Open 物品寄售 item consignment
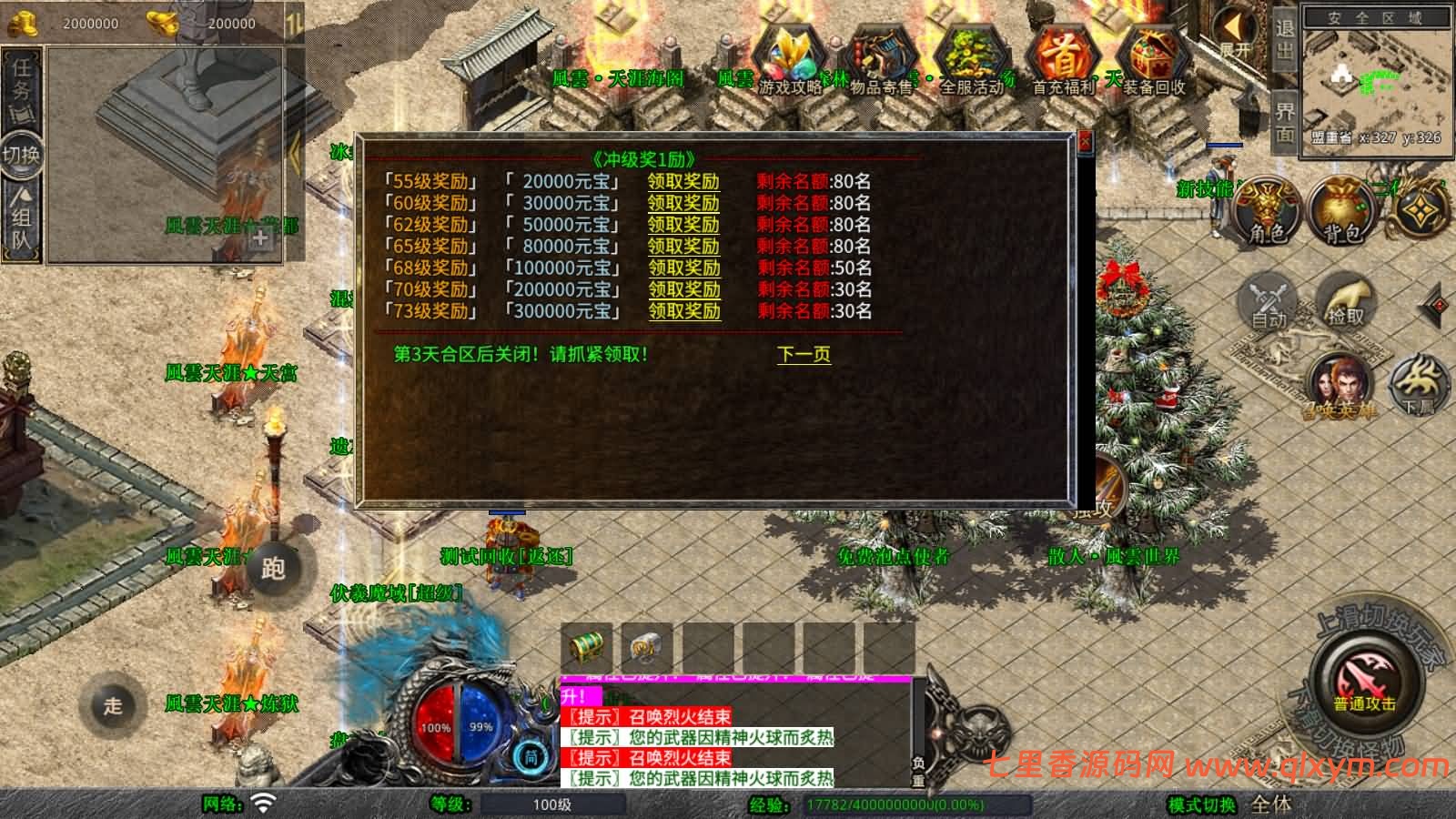Viewport: 1456px width, 819px height. [880, 59]
